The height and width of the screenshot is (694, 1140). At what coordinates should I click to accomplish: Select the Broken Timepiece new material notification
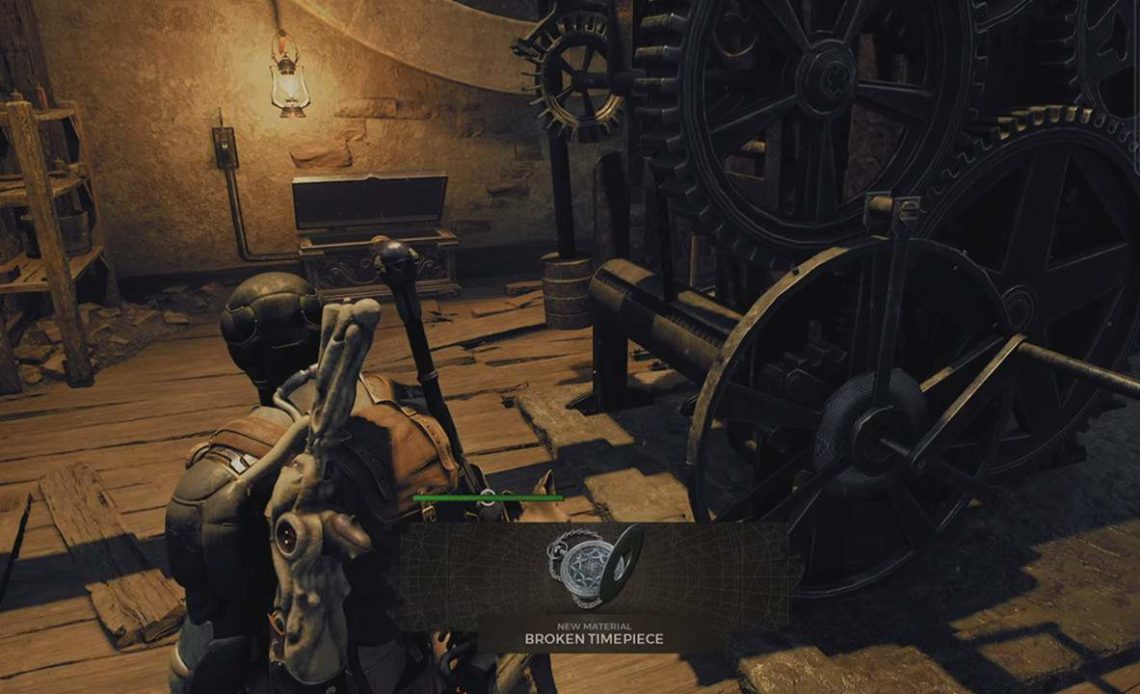595,588
